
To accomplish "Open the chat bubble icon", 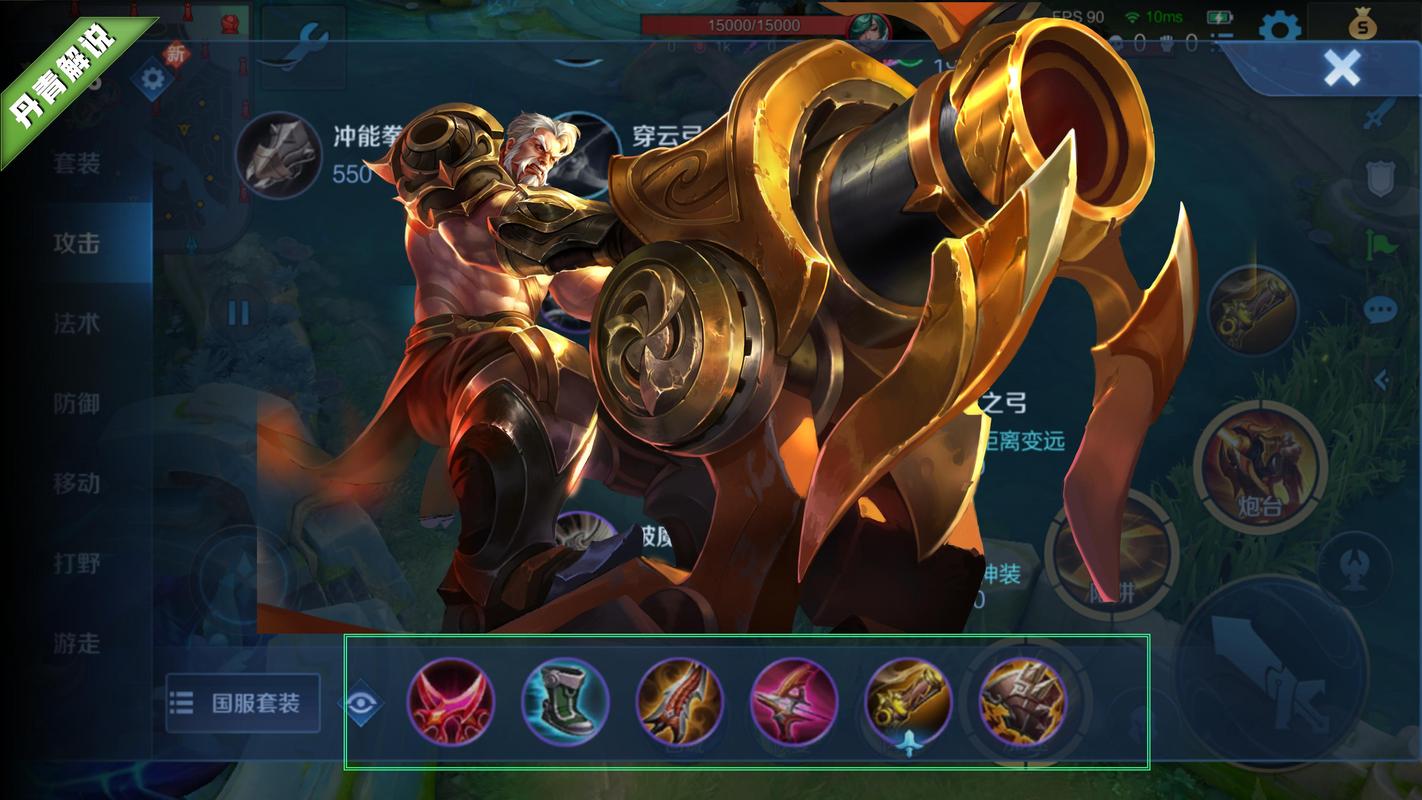I will click(1379, 310).
